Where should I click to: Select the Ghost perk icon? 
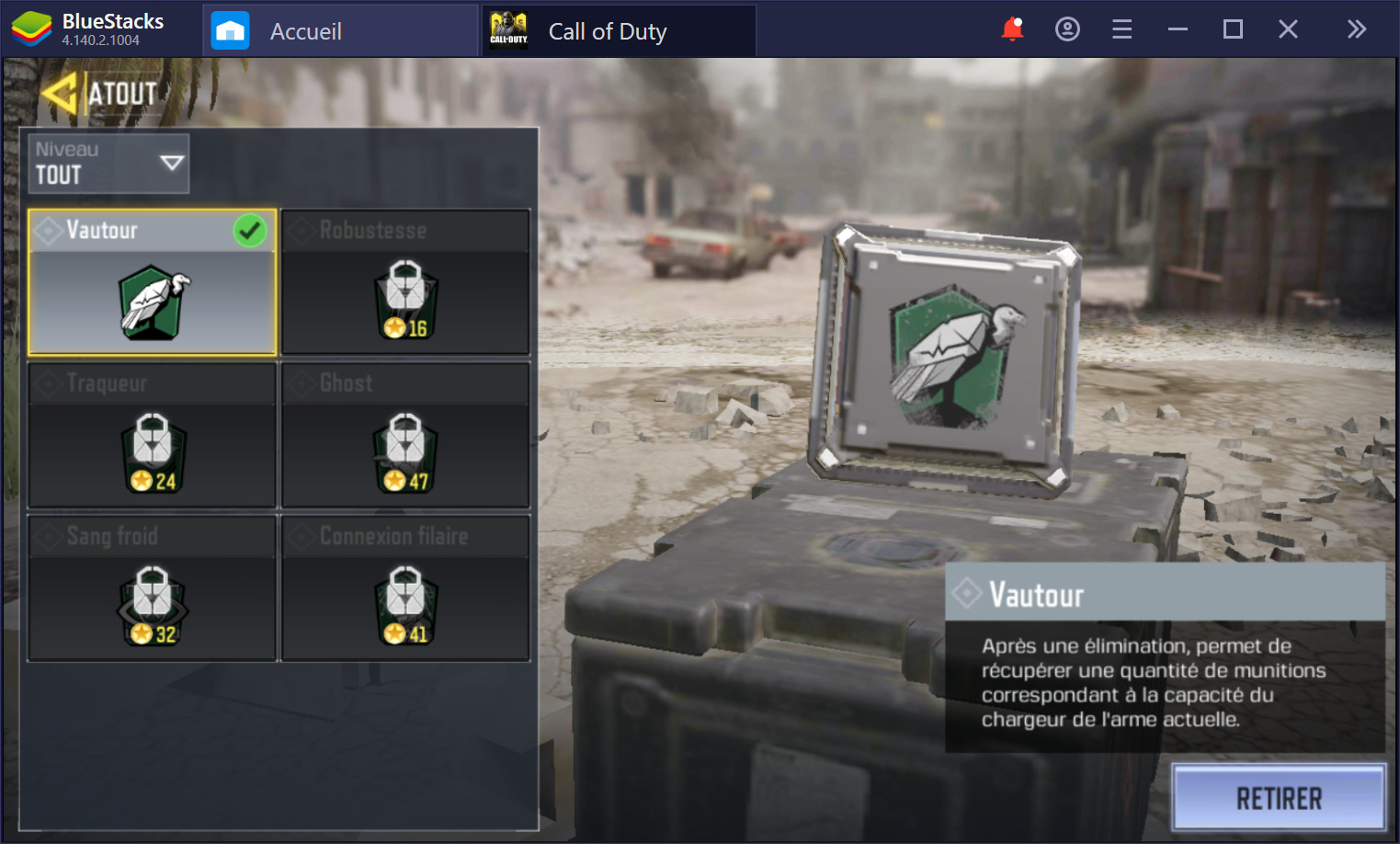(x=404, y=451)
